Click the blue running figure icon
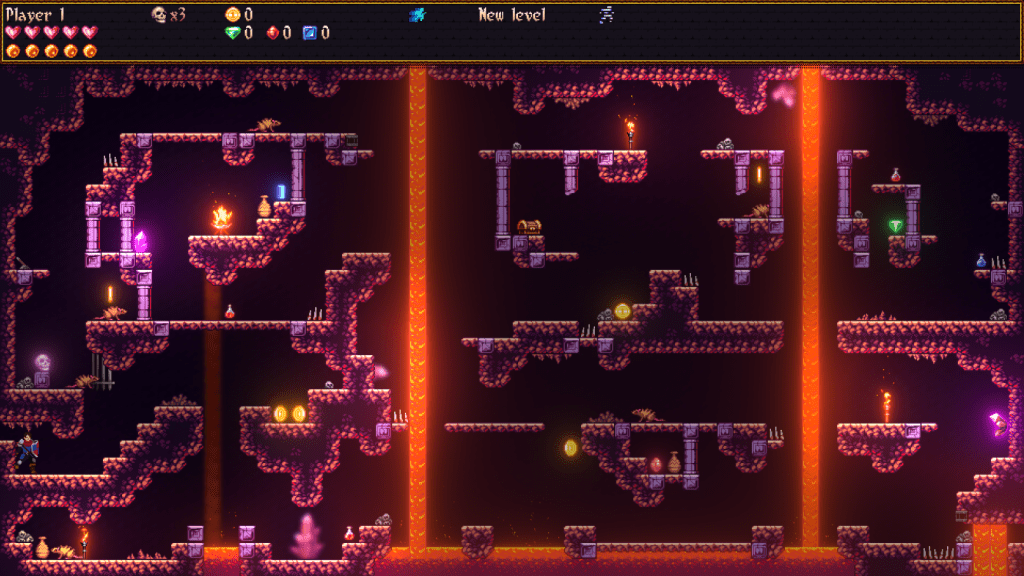1024x576 pixels. (x=418, y=14)
